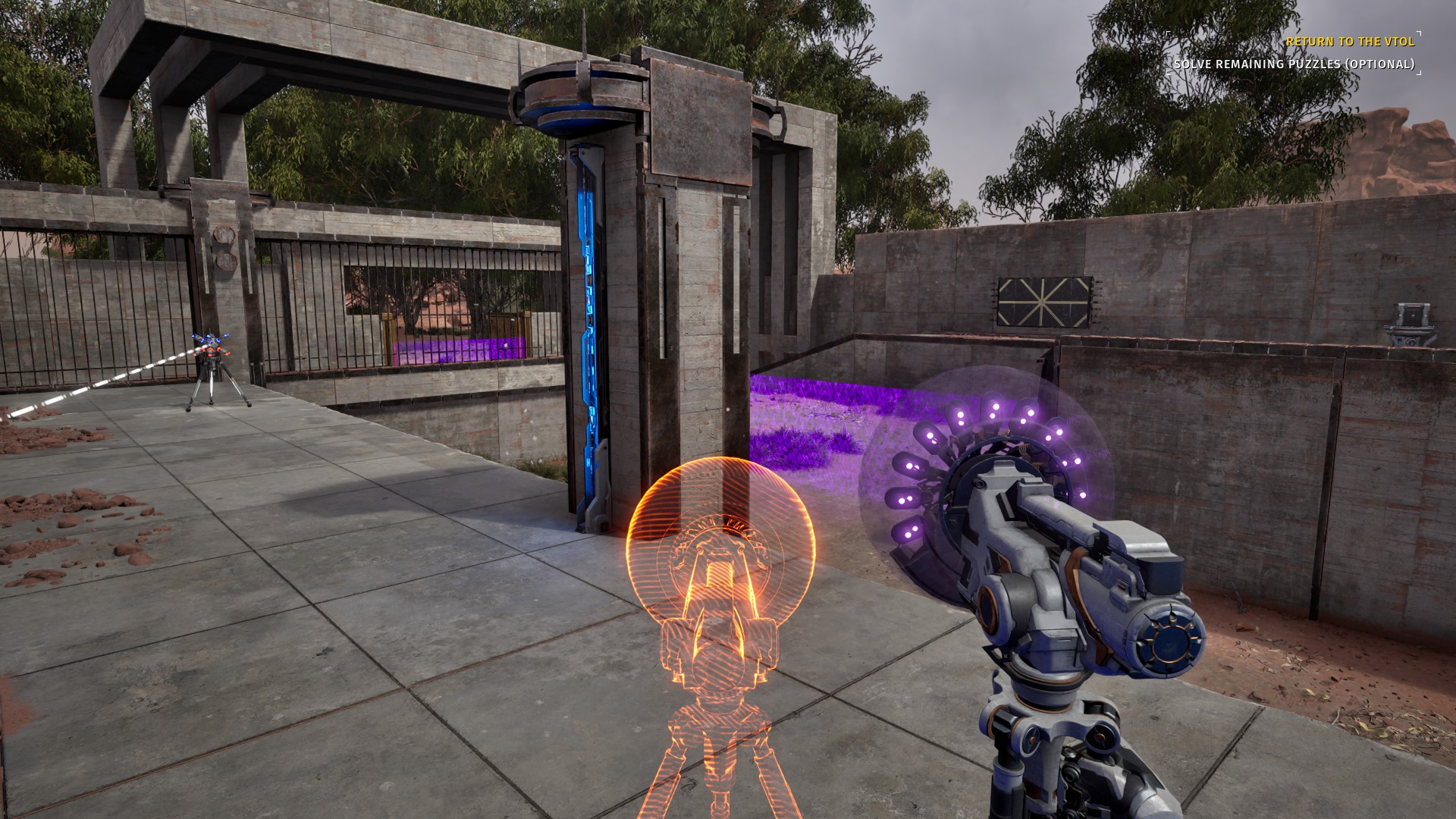Image resolution: width=1456 pixels, height=819 pixels.
Task: Select the 'Return to the VTOL' objective
Action: (x=1350, y=42)
